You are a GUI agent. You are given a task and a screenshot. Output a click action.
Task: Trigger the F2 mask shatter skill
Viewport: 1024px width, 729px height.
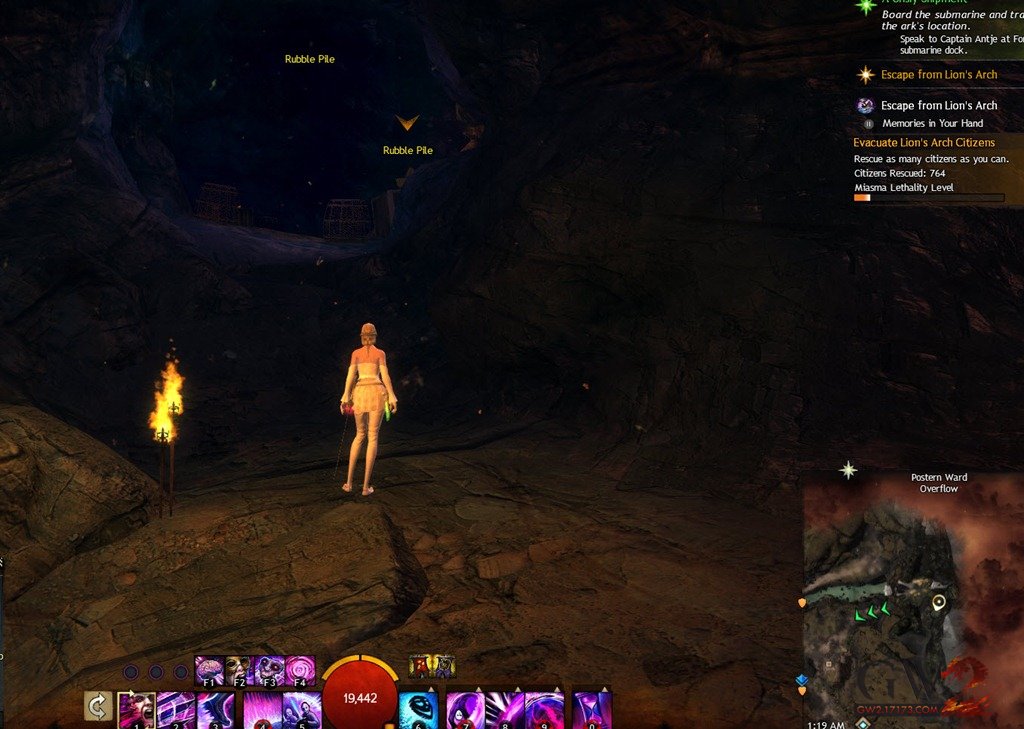click(240, 670)
